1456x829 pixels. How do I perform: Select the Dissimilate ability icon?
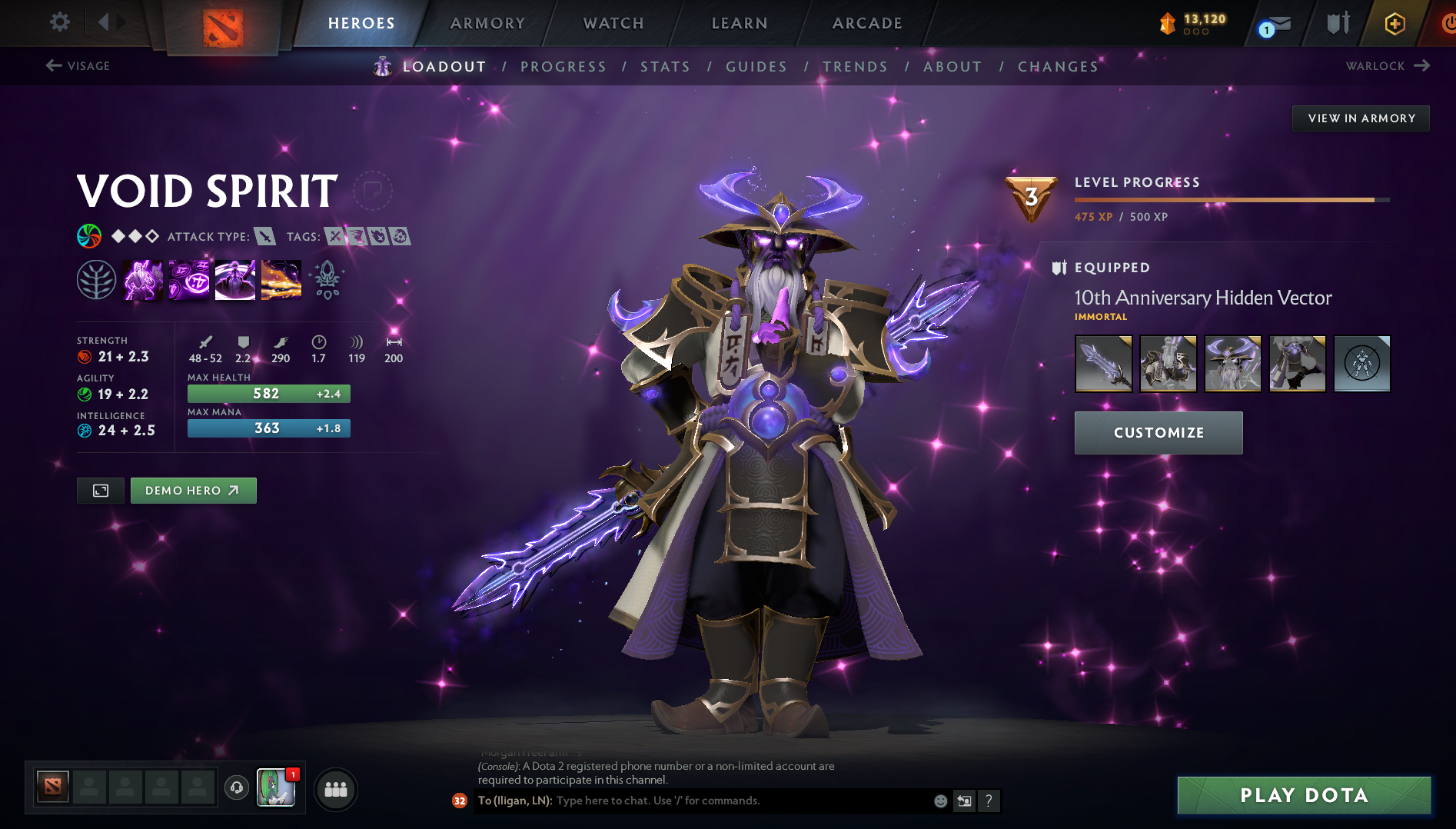[x=189, y=278]
